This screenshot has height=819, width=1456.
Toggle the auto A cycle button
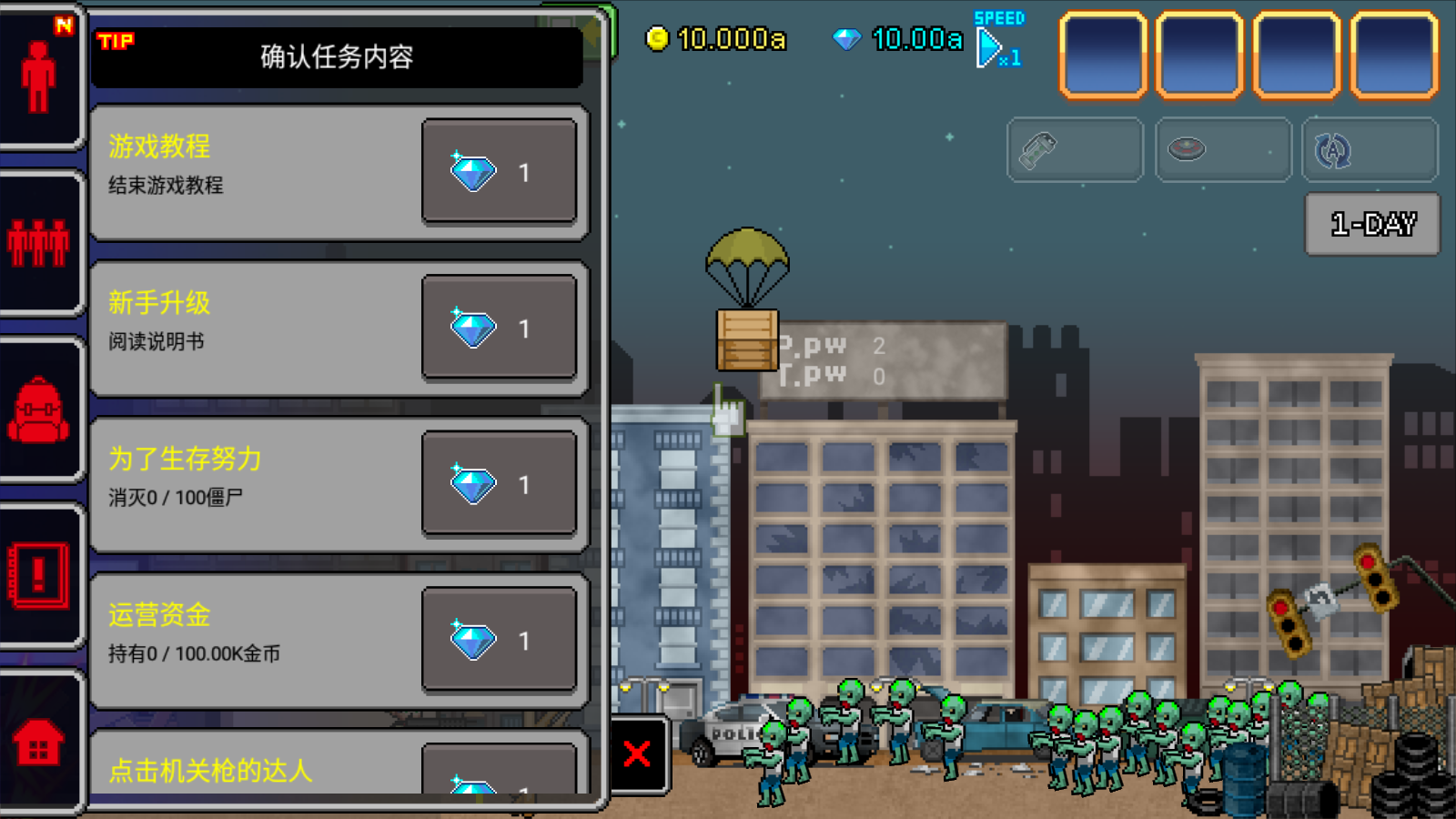1370,150
